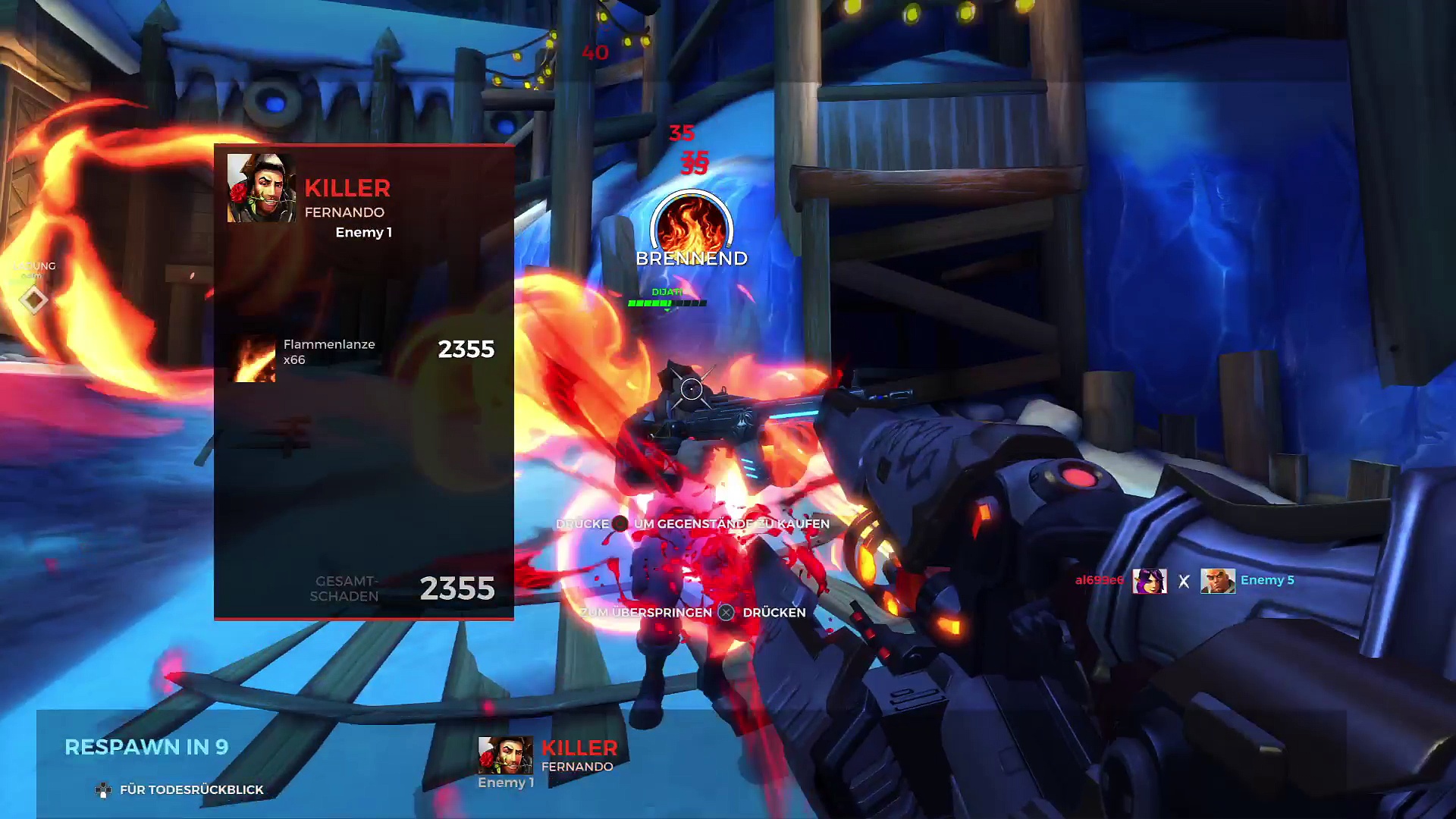
Task: Click Fernando's portrait in the killer panel
Action: click(262, 188)
